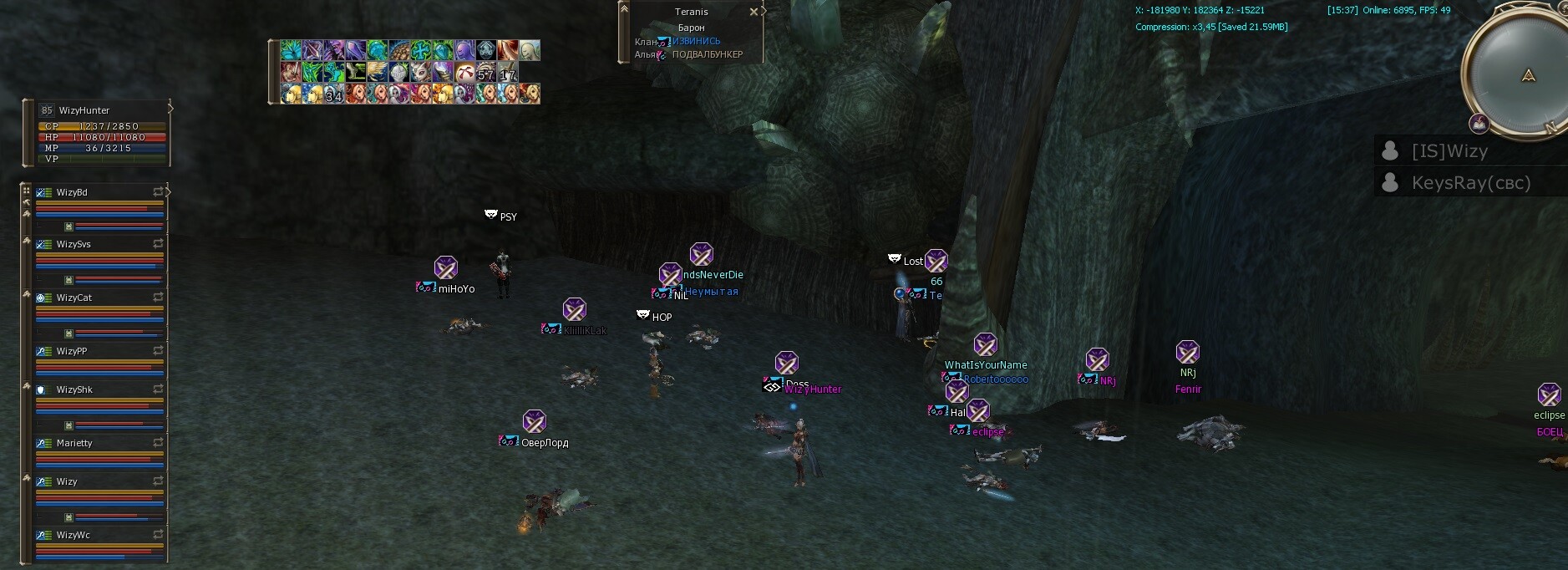Open the book icon beside the minimap
Viewport: 1568px width, 570px height.
[x=1479, y=125]
